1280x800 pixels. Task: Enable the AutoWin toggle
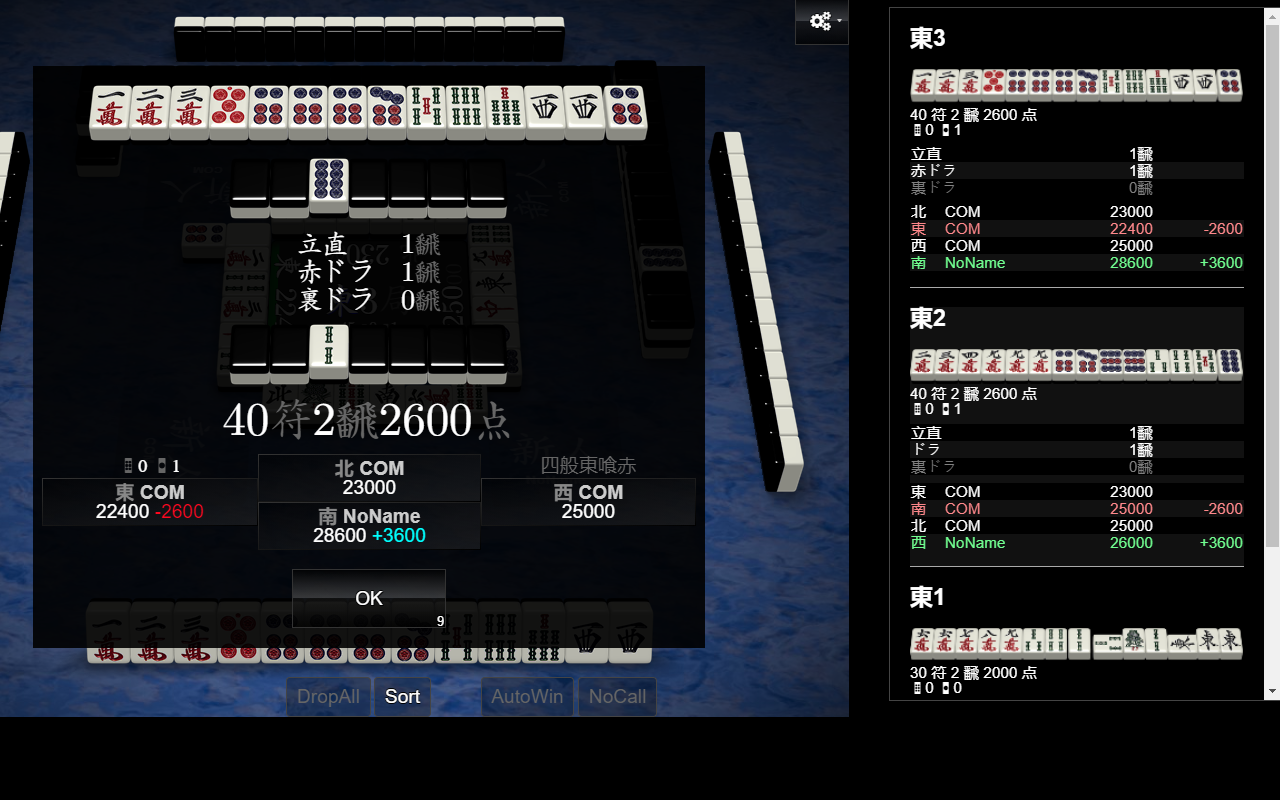click(527, 697)
